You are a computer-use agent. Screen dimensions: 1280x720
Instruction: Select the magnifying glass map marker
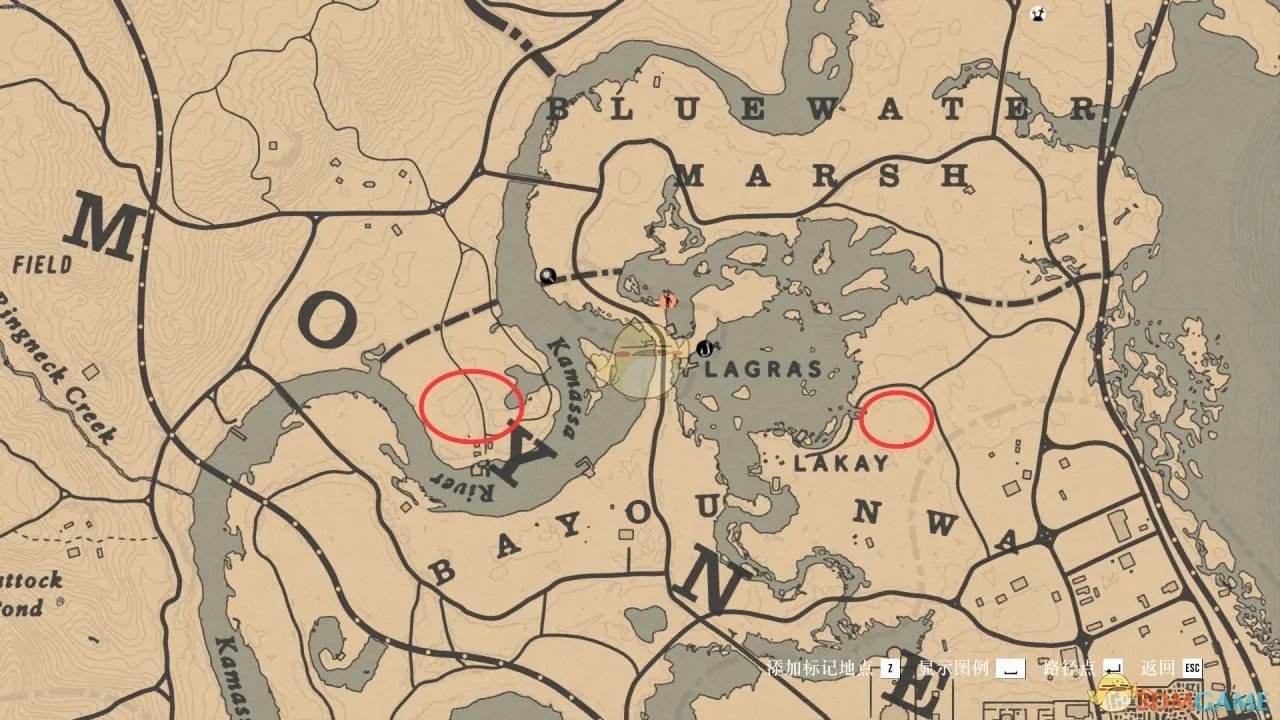point(547,275)
